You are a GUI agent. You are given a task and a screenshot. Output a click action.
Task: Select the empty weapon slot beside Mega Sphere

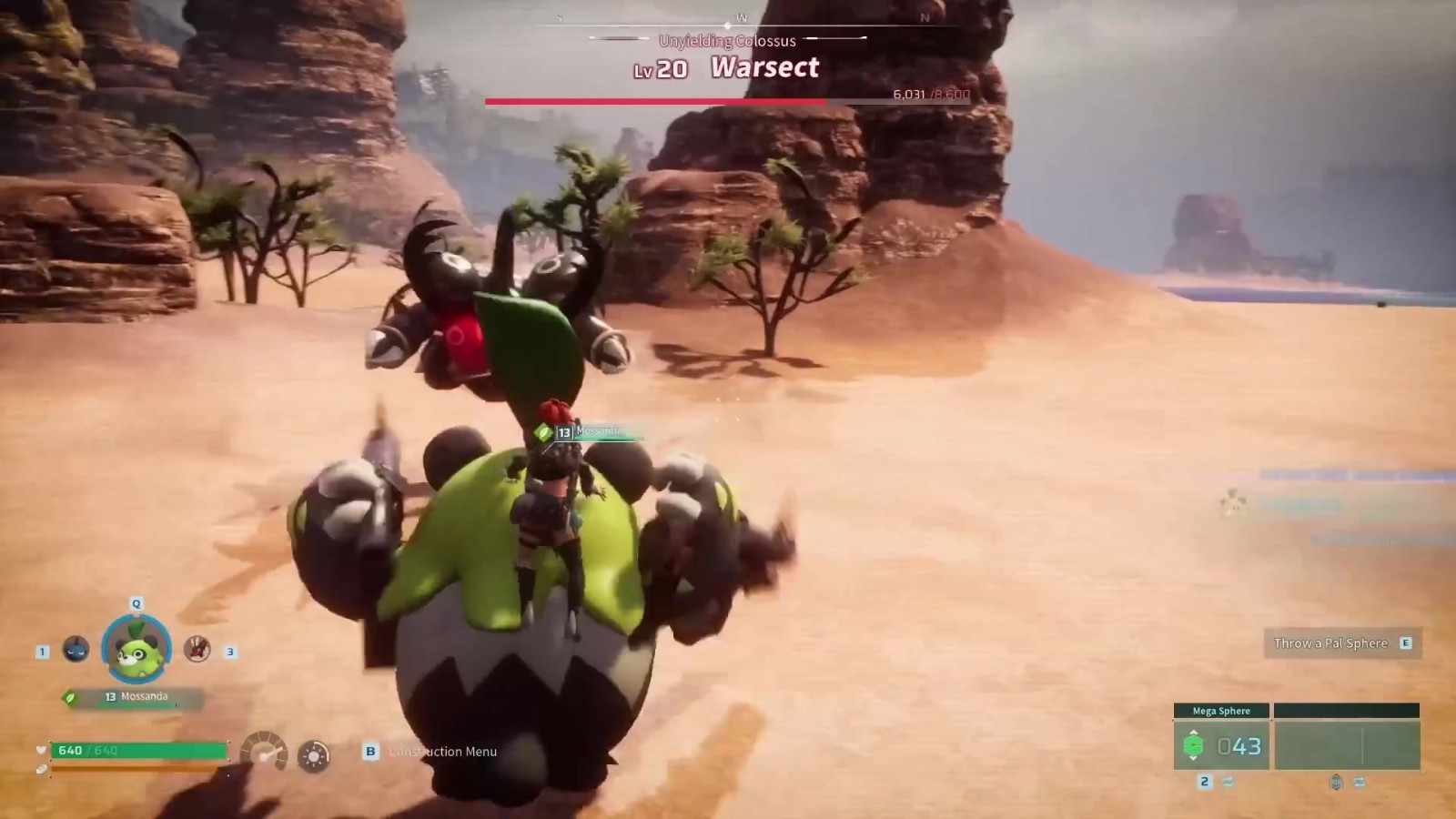pos(1347,745)
